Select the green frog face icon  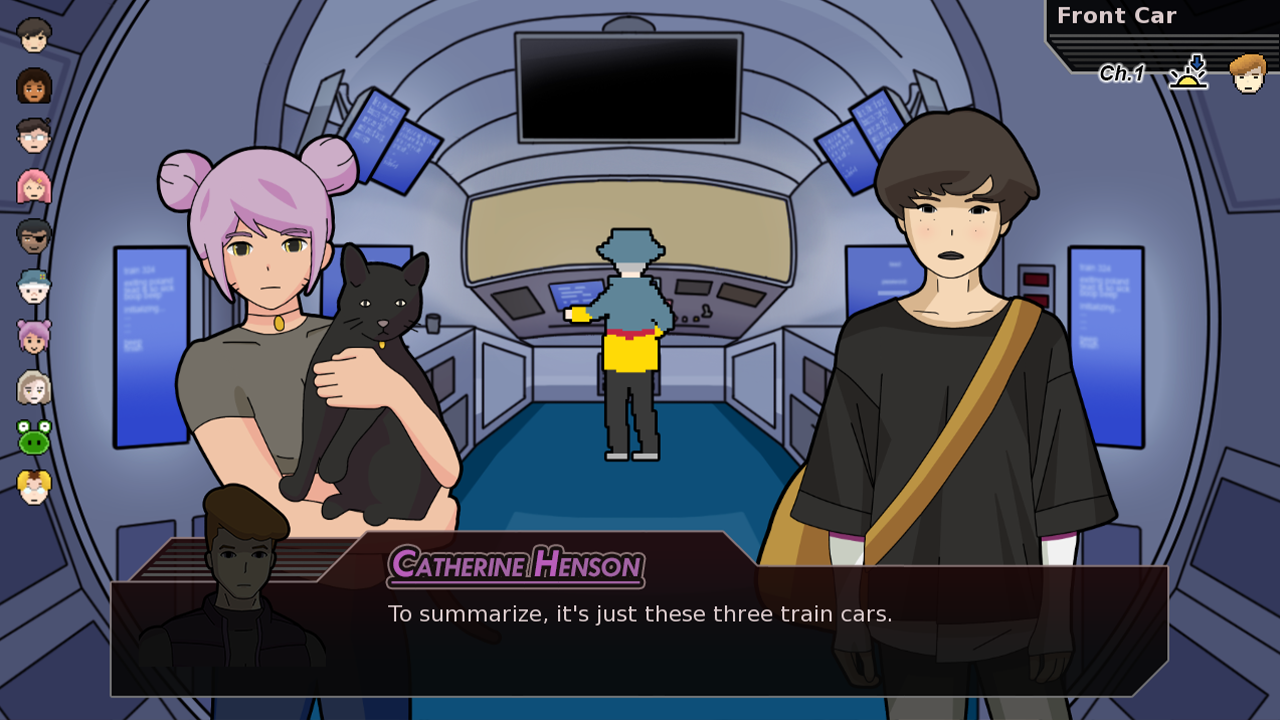[33, 438]
